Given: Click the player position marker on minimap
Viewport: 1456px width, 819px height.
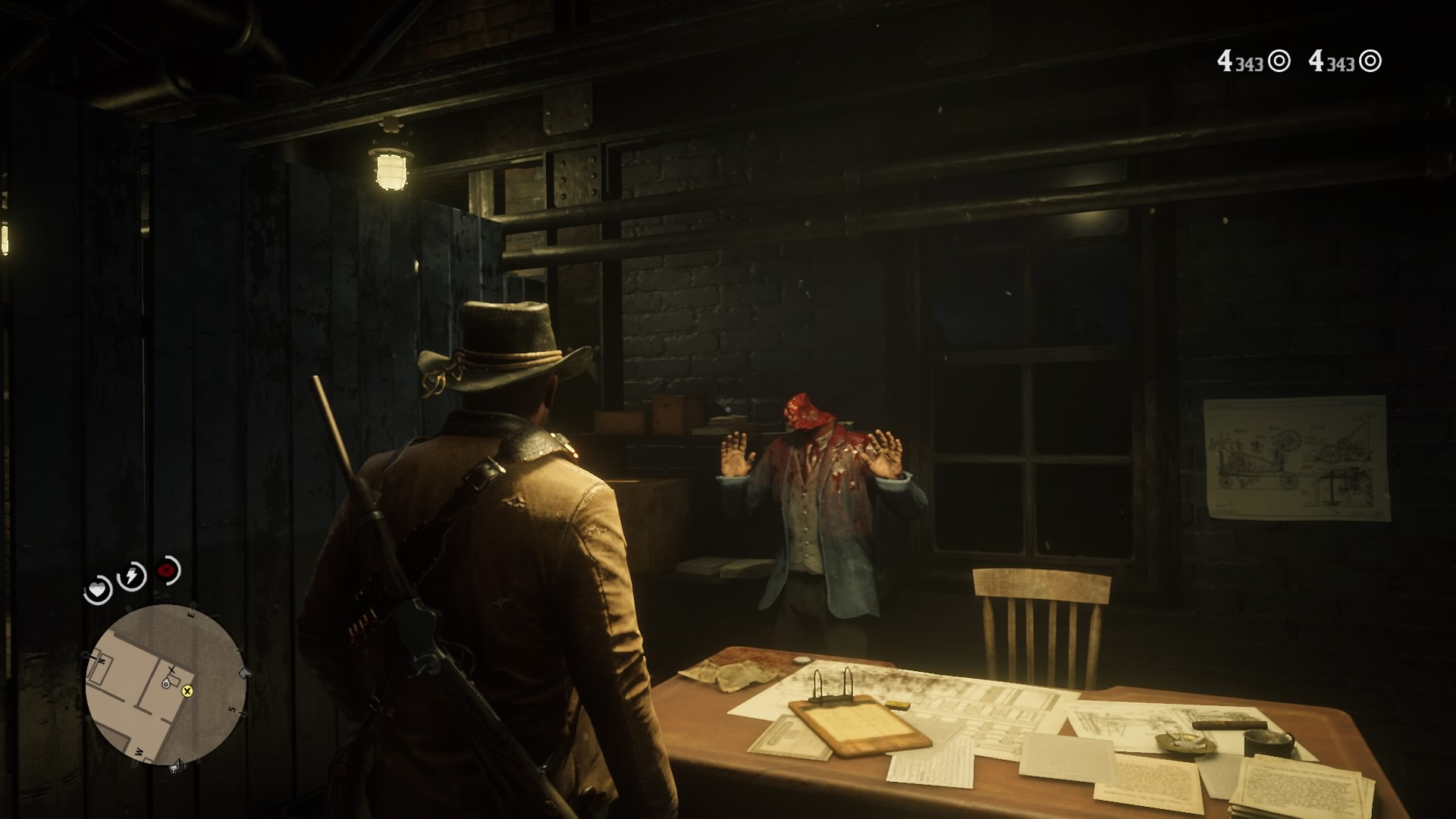Looking at the screenshot, I should [x=166, y=684].
